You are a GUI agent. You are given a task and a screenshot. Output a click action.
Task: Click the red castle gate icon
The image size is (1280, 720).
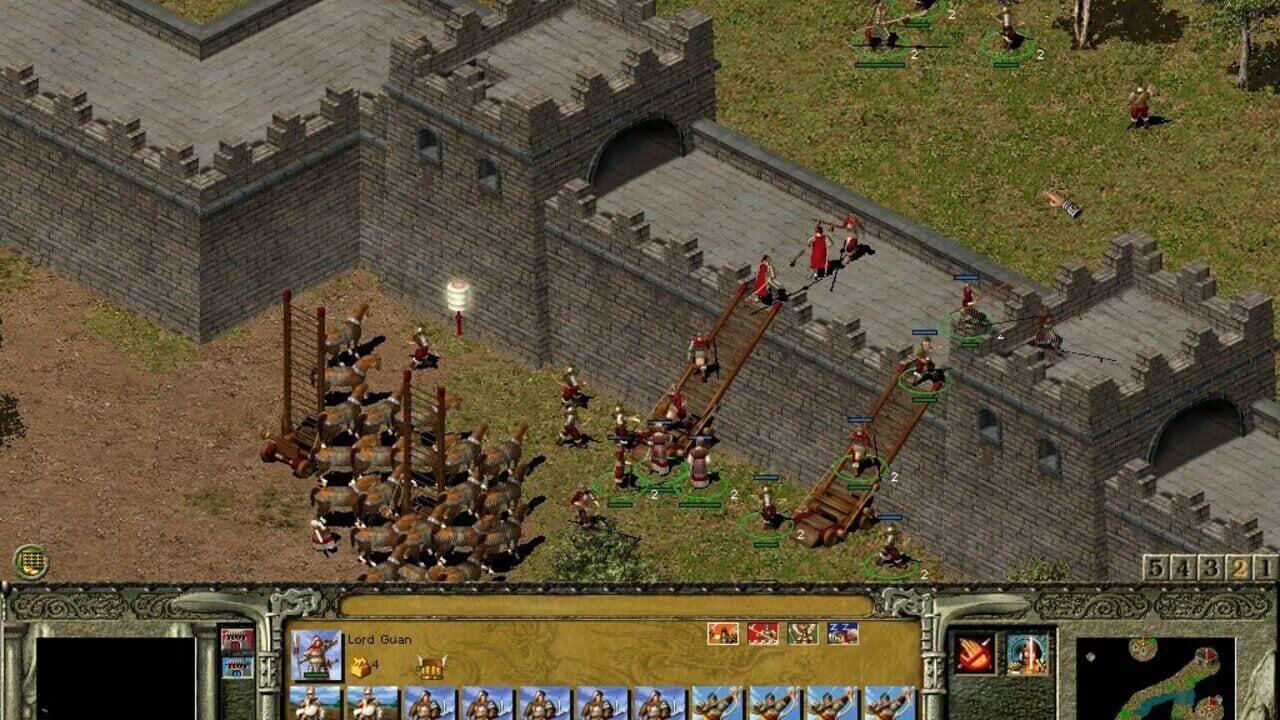pyautogui.click(x=237, y=640)
